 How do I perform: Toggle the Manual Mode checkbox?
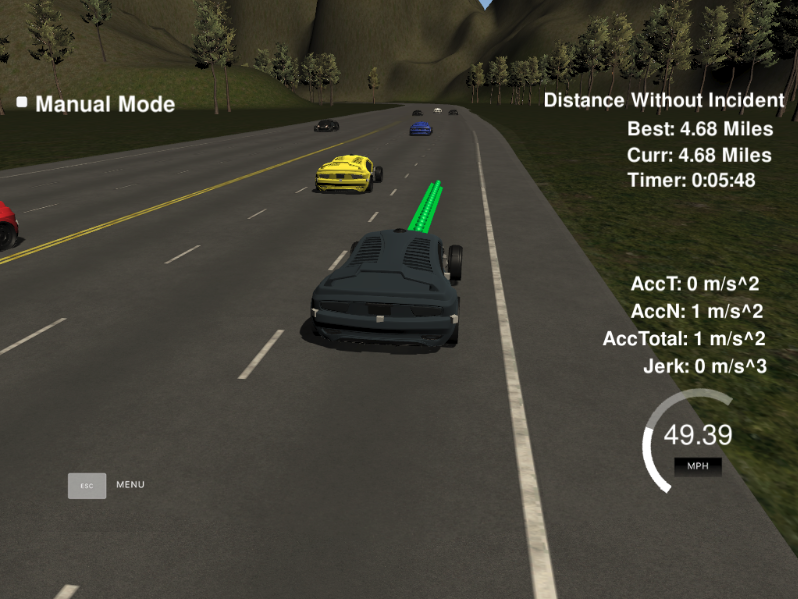pyautogui.click(x=22, y=102)
